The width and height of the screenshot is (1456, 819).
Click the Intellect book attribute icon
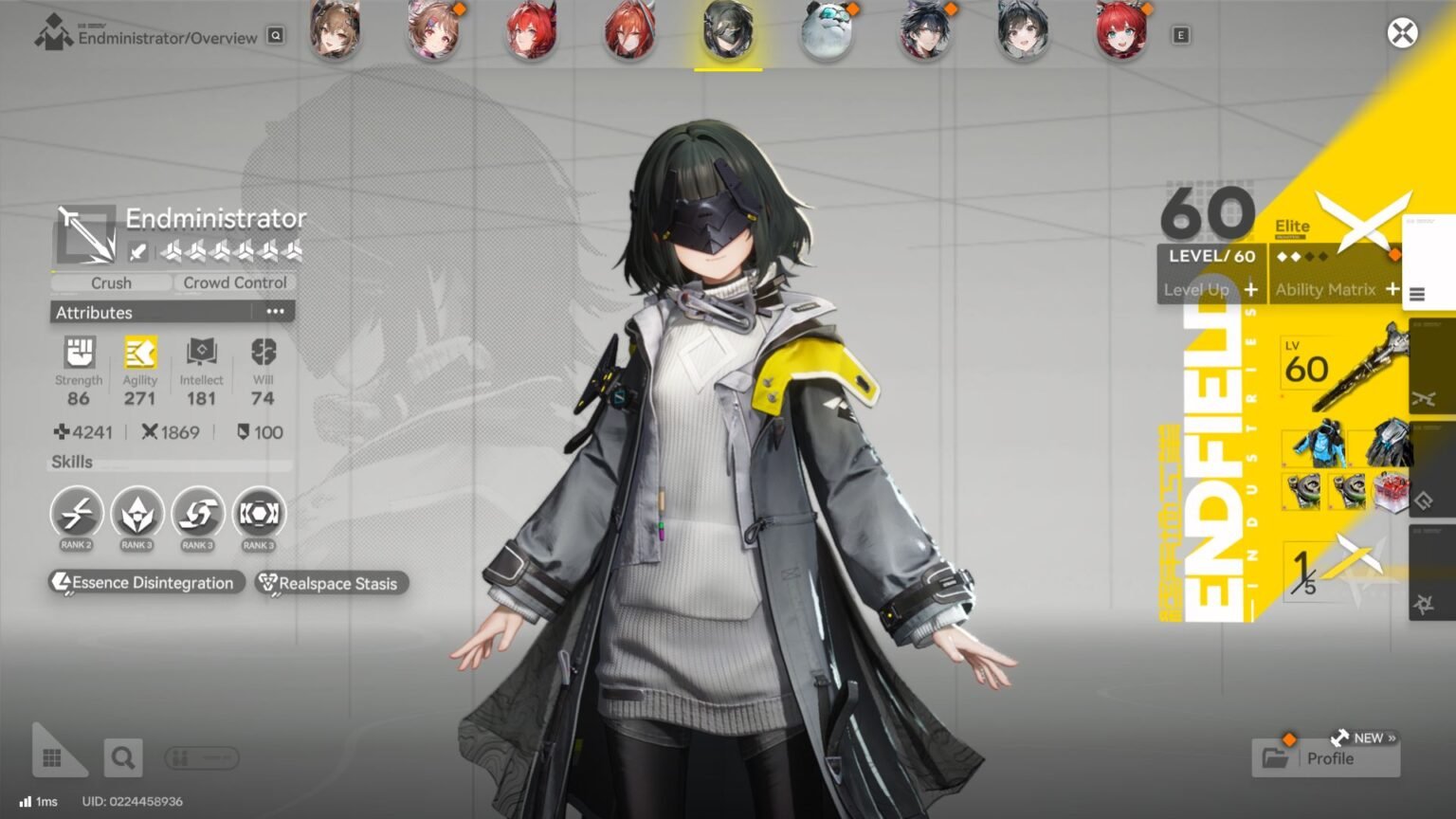coord(199,353)
